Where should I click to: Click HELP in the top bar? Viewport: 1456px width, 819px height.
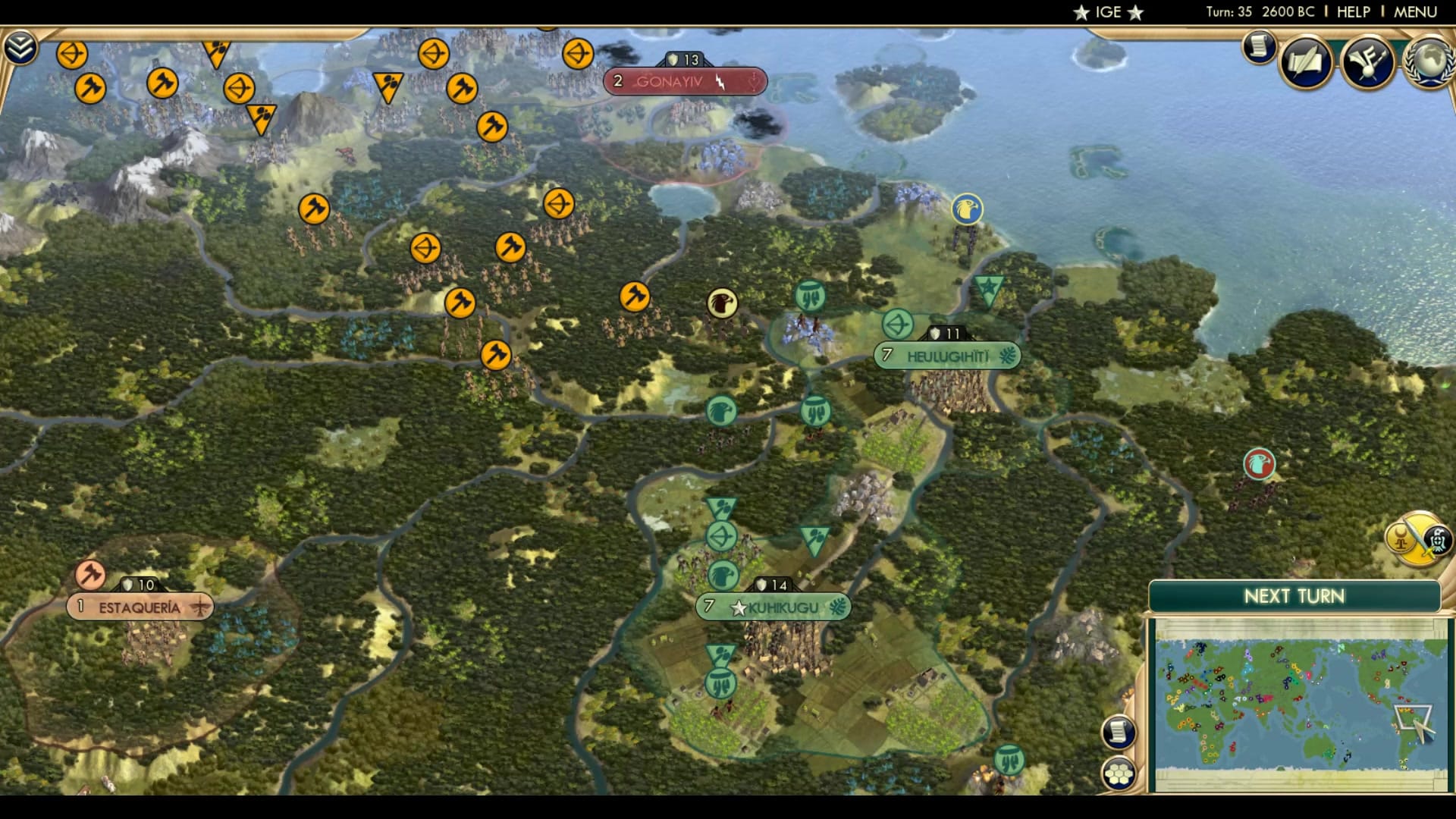(x=1353, y=11)
